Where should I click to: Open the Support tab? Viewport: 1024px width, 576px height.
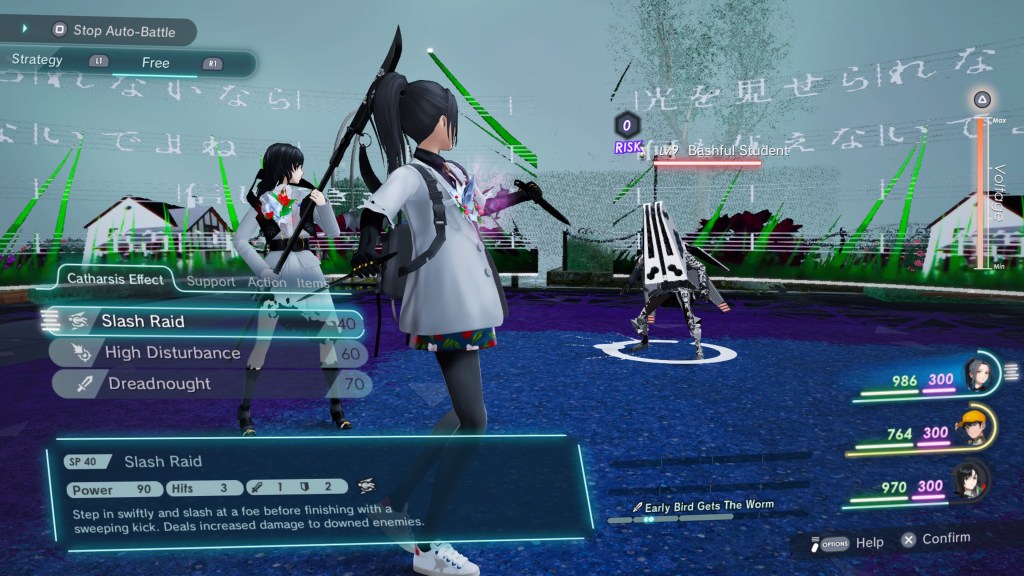click(x=211, y=283)
